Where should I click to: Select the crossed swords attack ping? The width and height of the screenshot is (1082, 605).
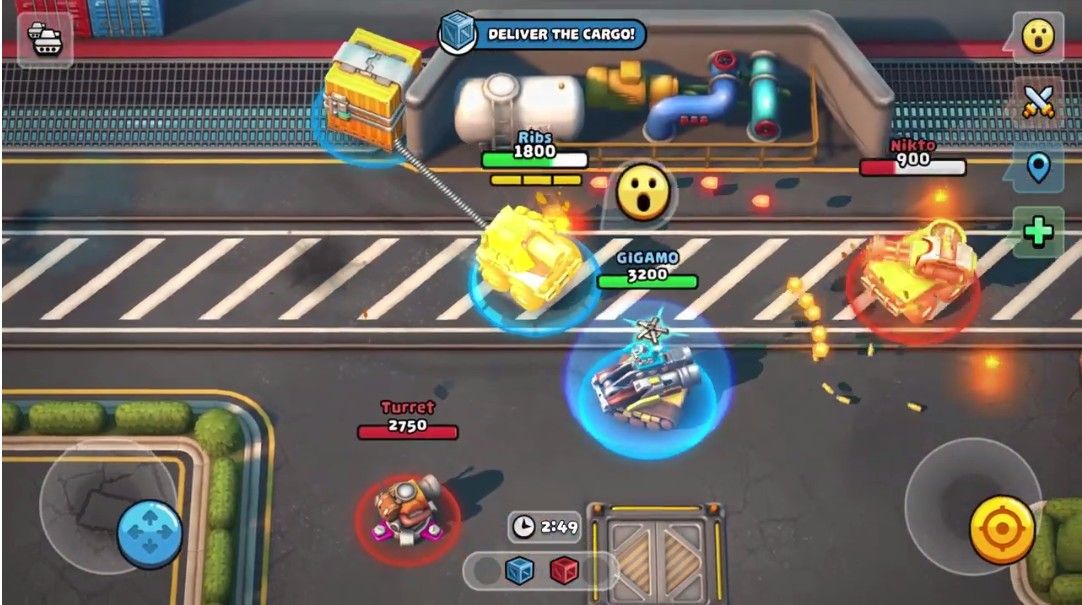click(1038, 102)
